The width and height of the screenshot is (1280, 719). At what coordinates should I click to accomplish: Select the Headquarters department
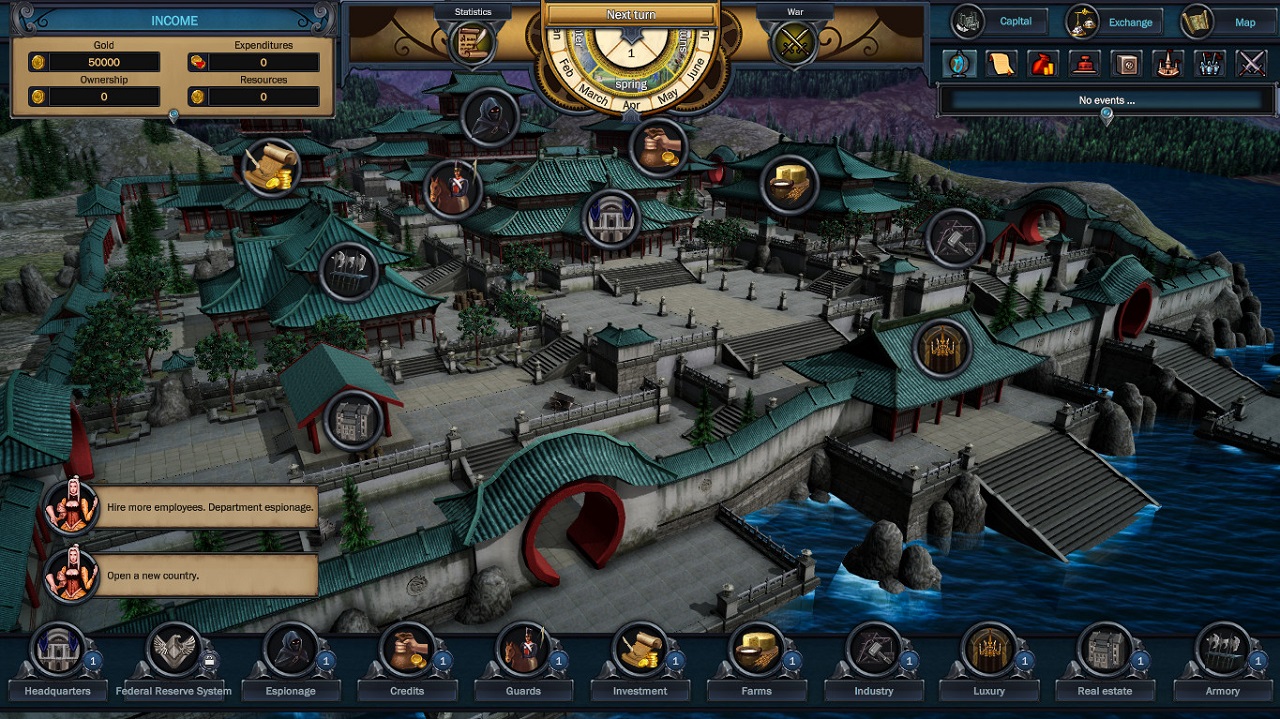pos(57,650)
